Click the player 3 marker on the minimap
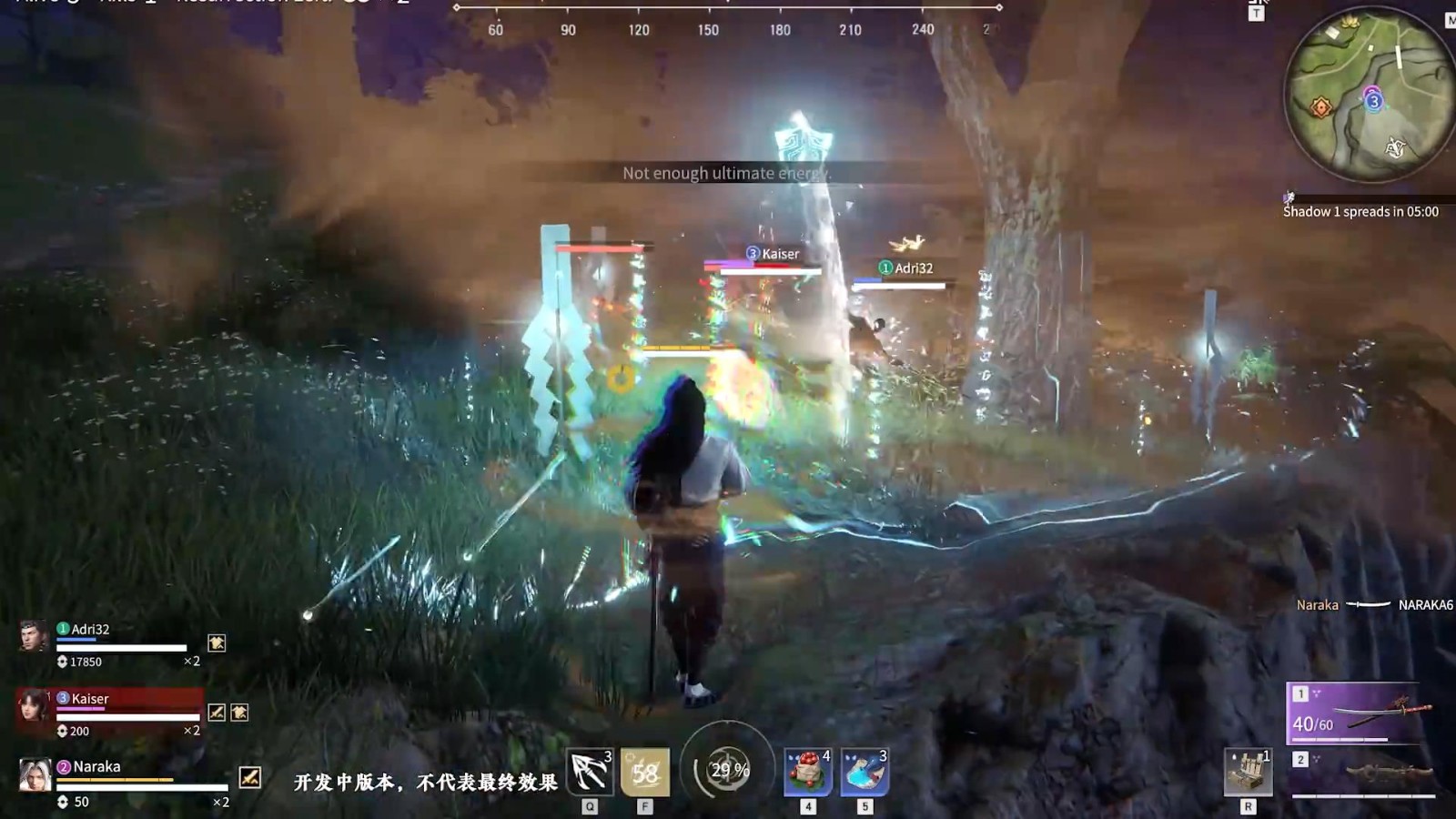Screen dimensions: 1456x819 pyautogui.click(x=1374, y=101)
